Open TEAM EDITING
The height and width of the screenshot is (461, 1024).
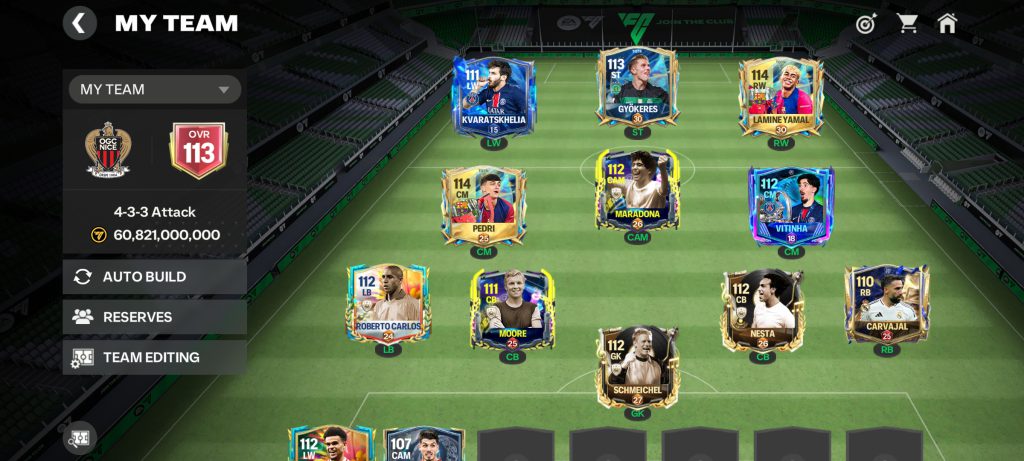point(155,357)
